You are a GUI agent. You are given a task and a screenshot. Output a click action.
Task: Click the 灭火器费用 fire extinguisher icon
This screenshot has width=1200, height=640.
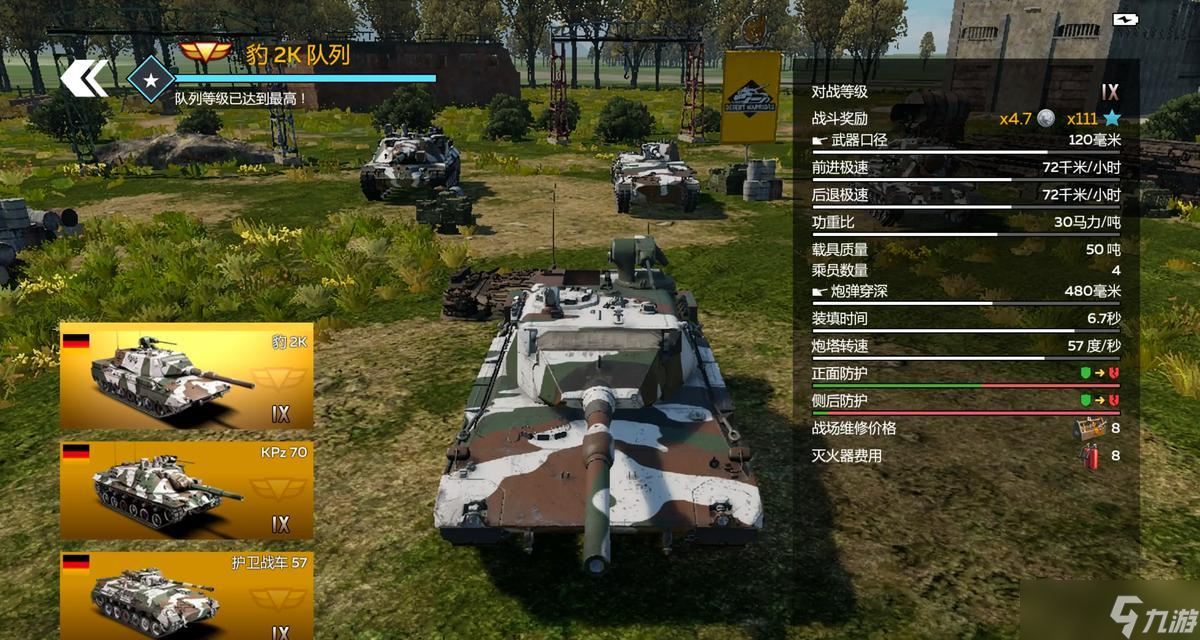point(1087,457)
